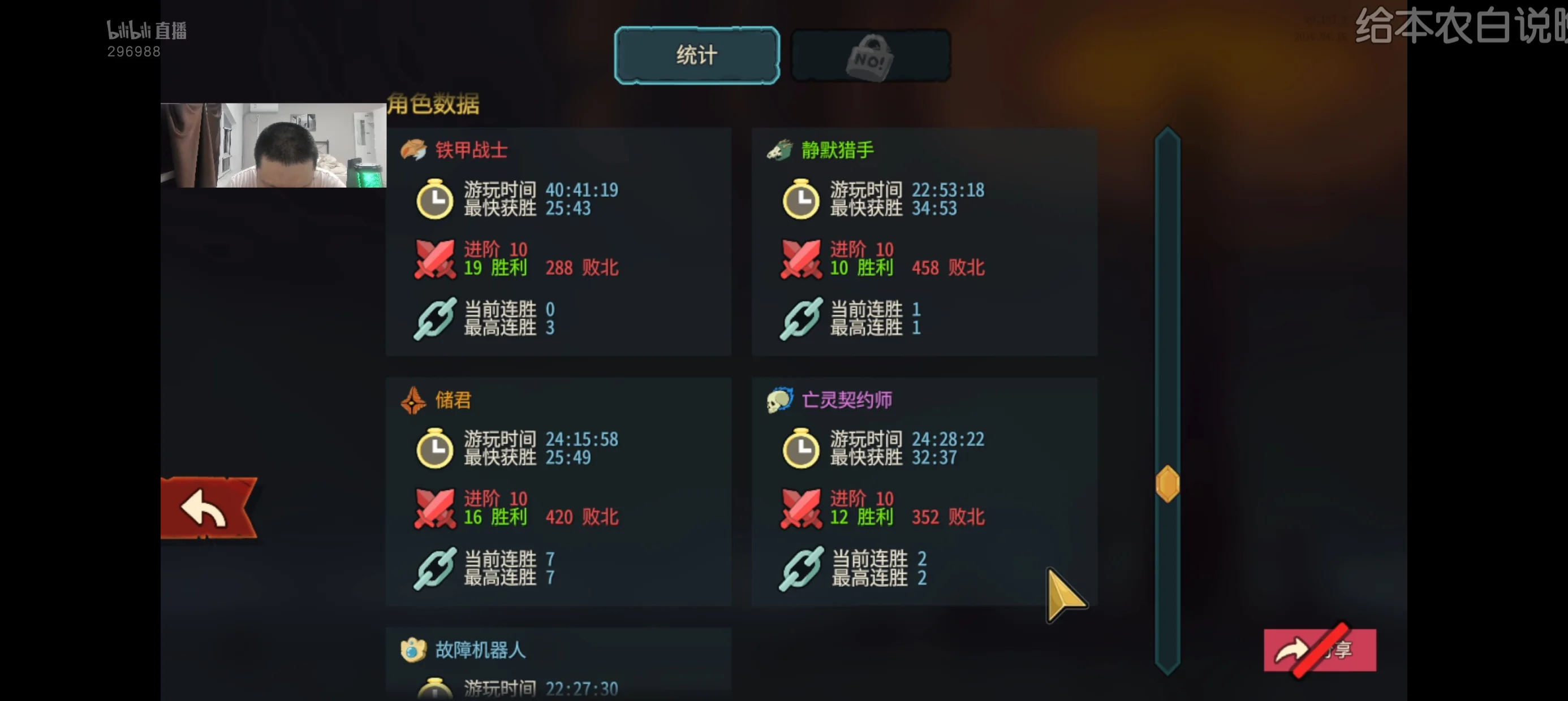Select the 故障机器人 character stats panel
The width and height of the screenshot is (1568, 701).
click(558, 664)
